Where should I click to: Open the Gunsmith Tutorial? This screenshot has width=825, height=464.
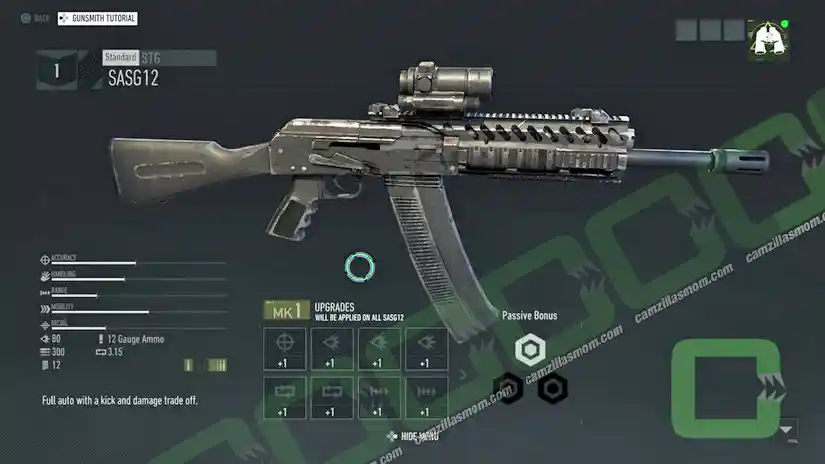pos(98,18)
